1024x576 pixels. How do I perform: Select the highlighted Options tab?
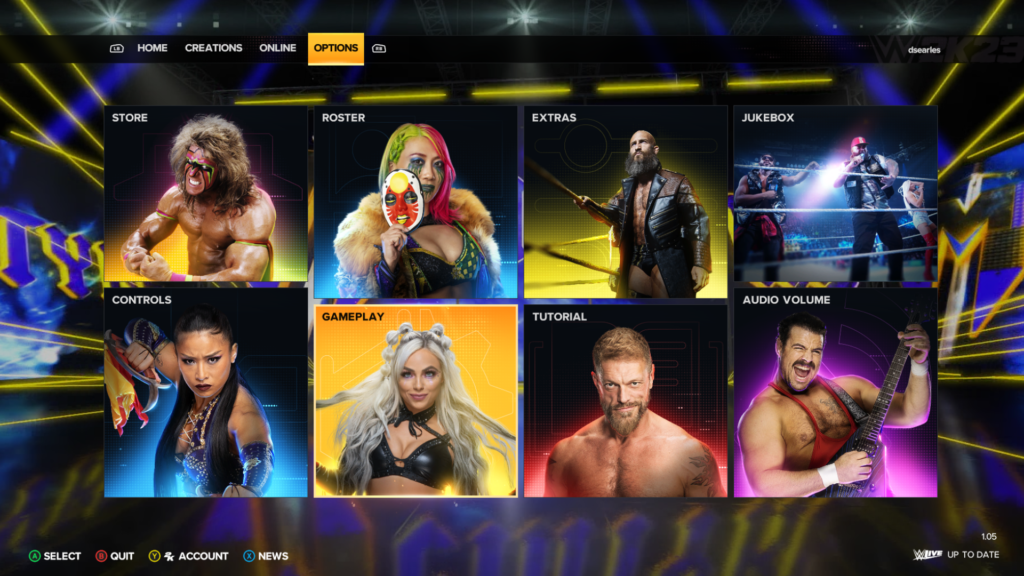tap(336, 48)
